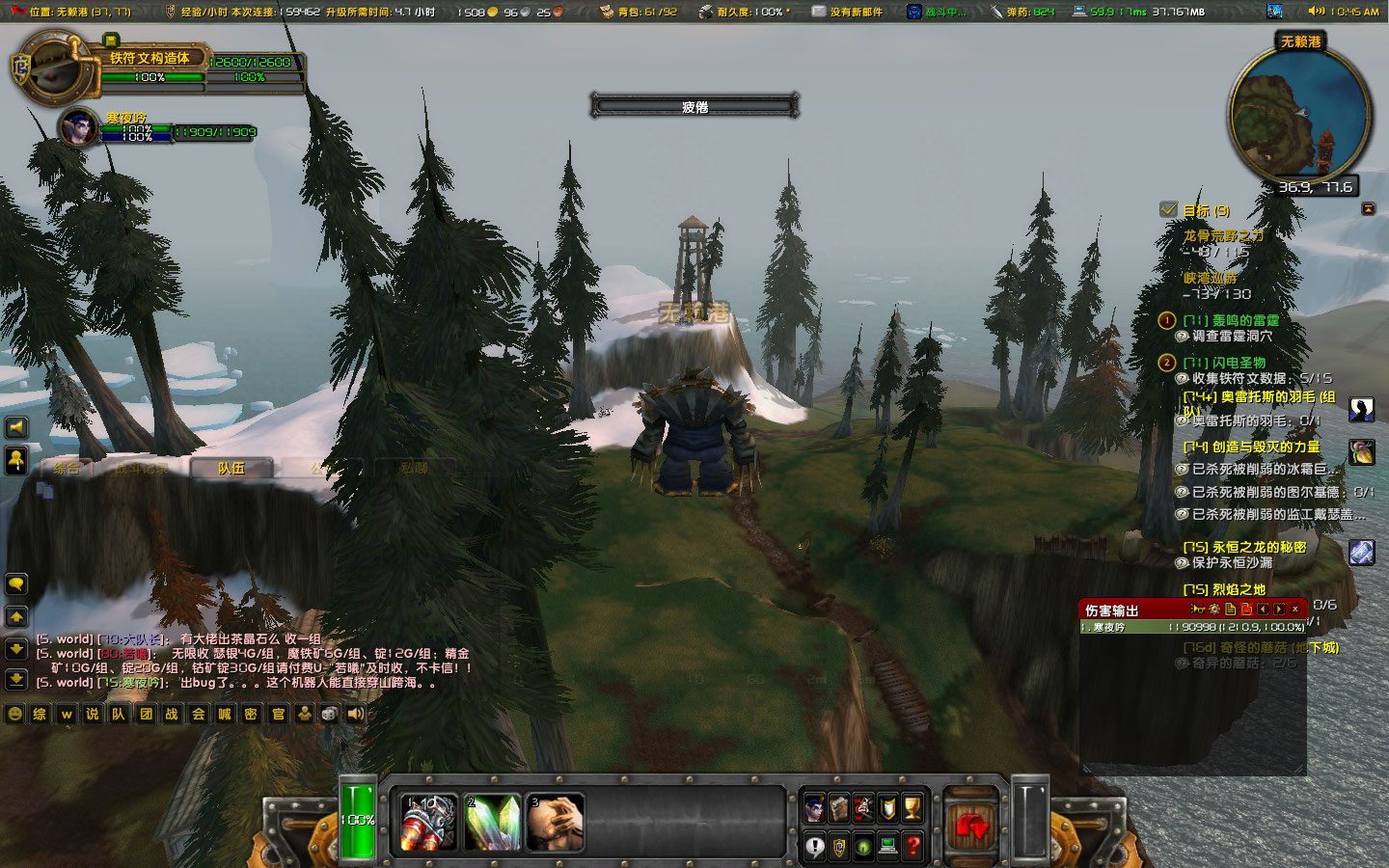
Task: Roll the dice from chat bar
Action: coord(329,714)
